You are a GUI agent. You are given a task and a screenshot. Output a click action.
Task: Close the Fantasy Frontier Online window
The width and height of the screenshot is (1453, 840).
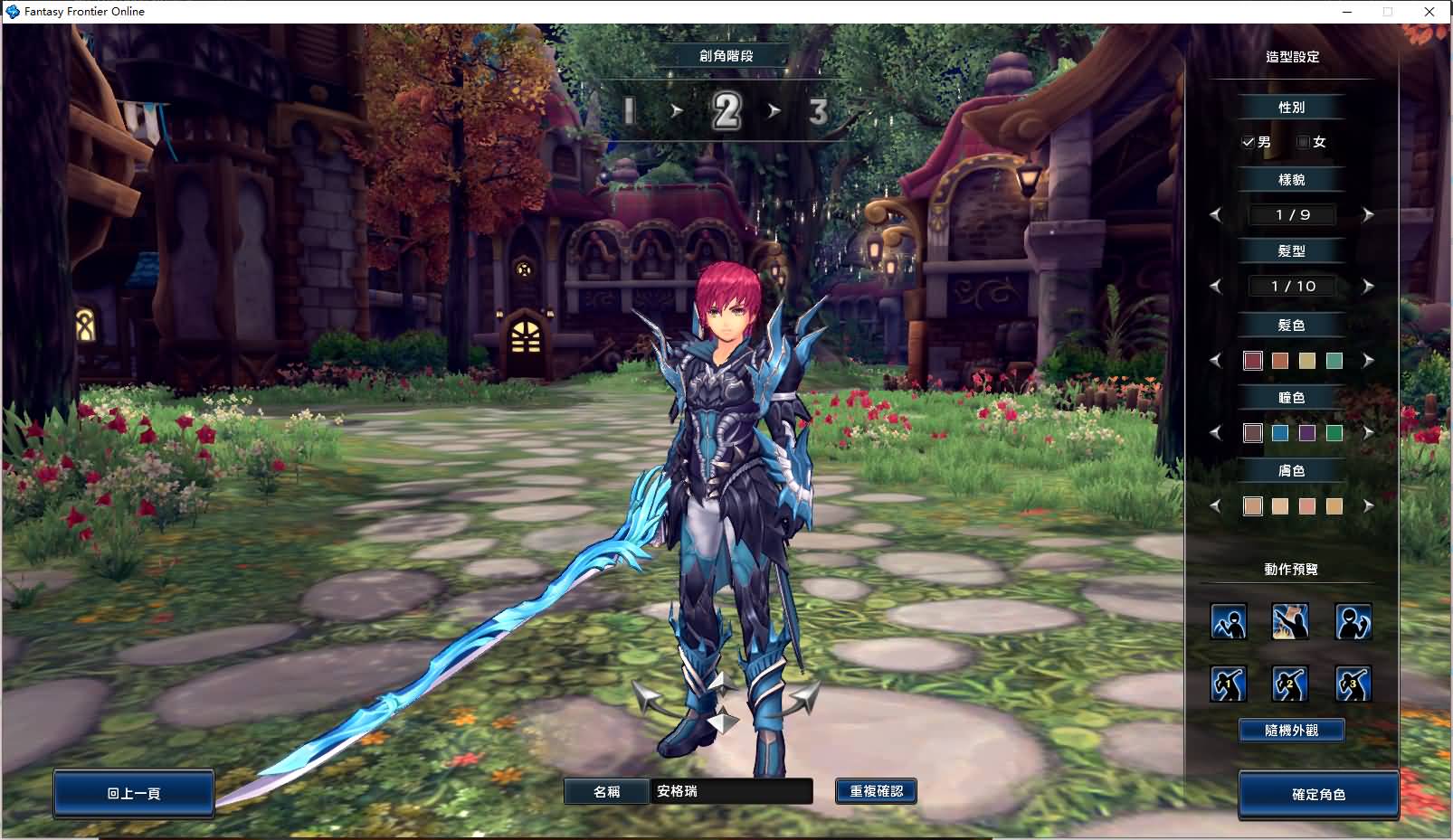point(1429,12)
